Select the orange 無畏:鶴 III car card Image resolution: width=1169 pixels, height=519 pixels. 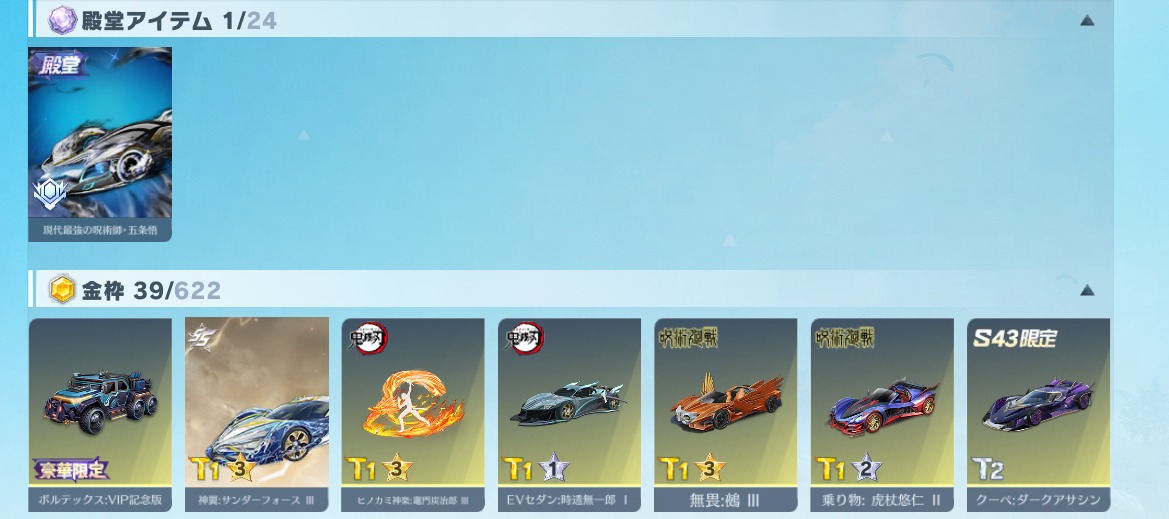point(726,414)
